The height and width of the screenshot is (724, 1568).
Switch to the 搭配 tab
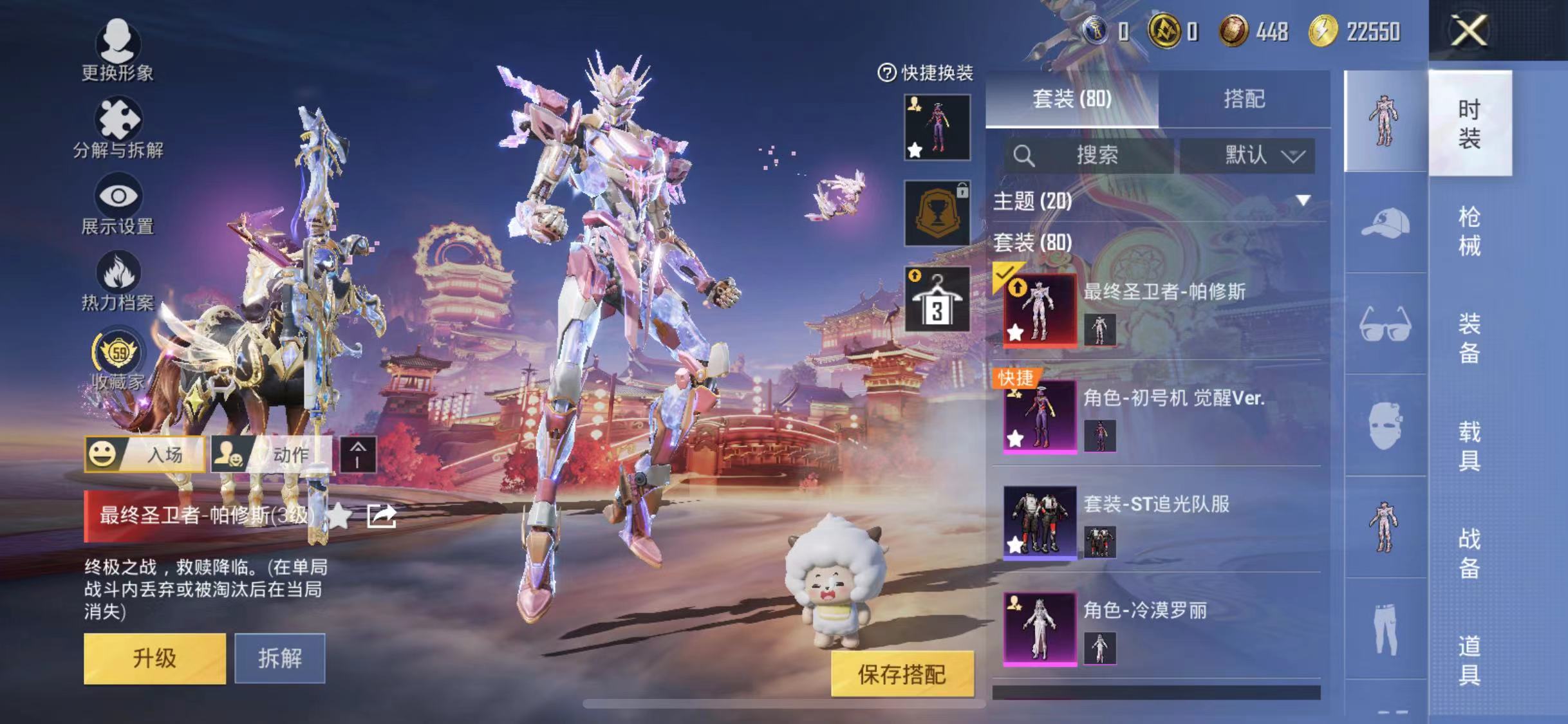pos(1247,98)
